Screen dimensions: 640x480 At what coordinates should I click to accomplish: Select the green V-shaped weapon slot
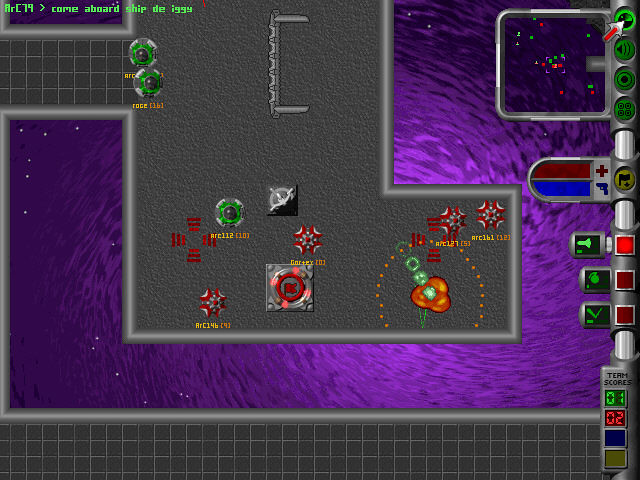coord(594,315)
